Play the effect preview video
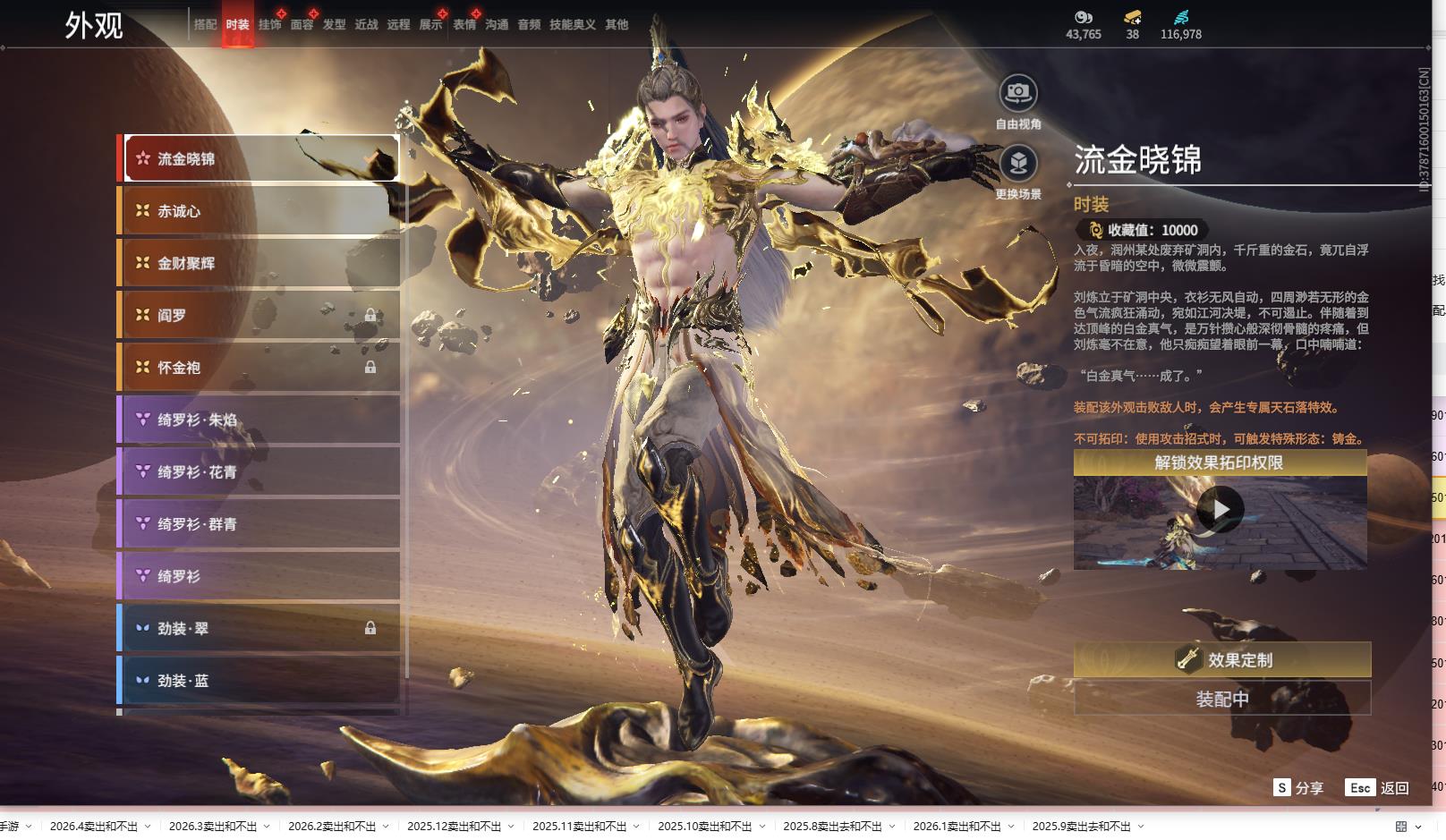The height and width of the screenshot is (840, 1446). tap(1220, 510)
